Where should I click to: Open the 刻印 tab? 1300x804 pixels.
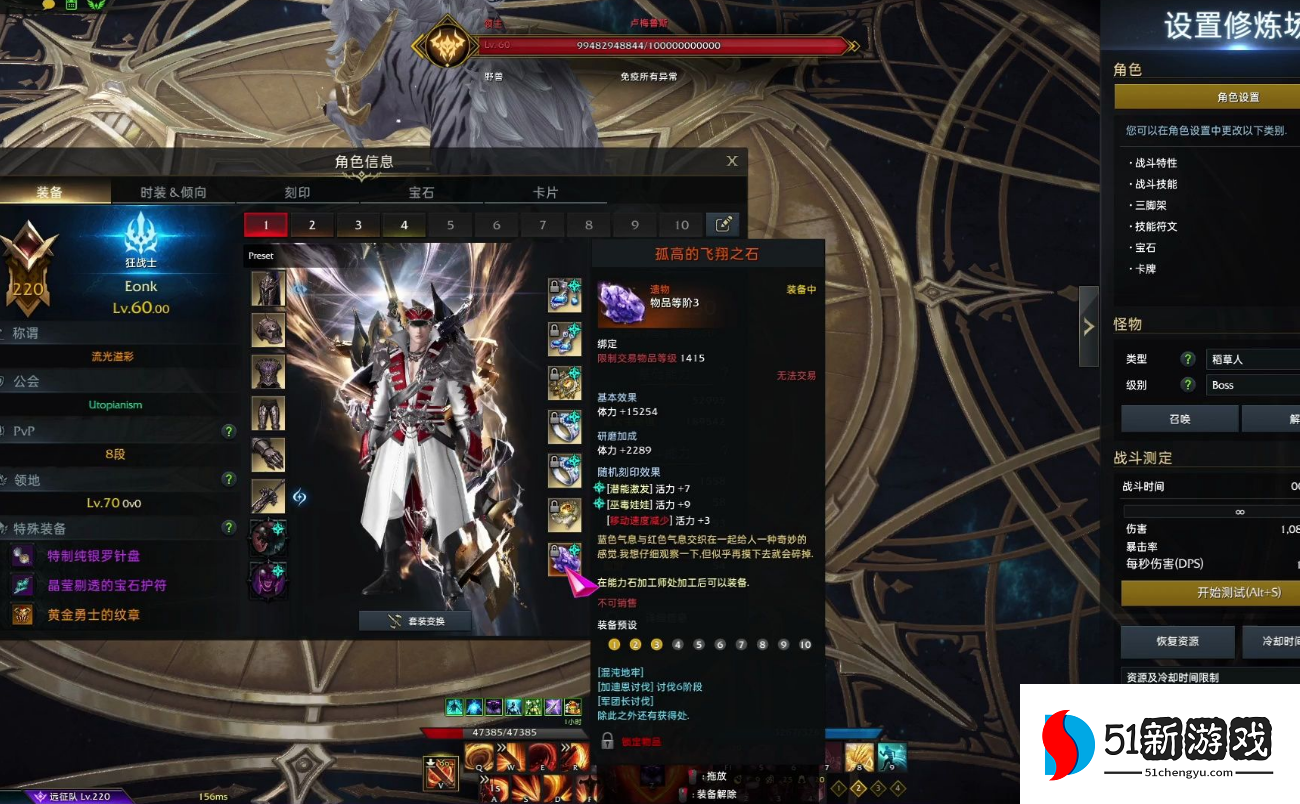[x=297, y=192]
